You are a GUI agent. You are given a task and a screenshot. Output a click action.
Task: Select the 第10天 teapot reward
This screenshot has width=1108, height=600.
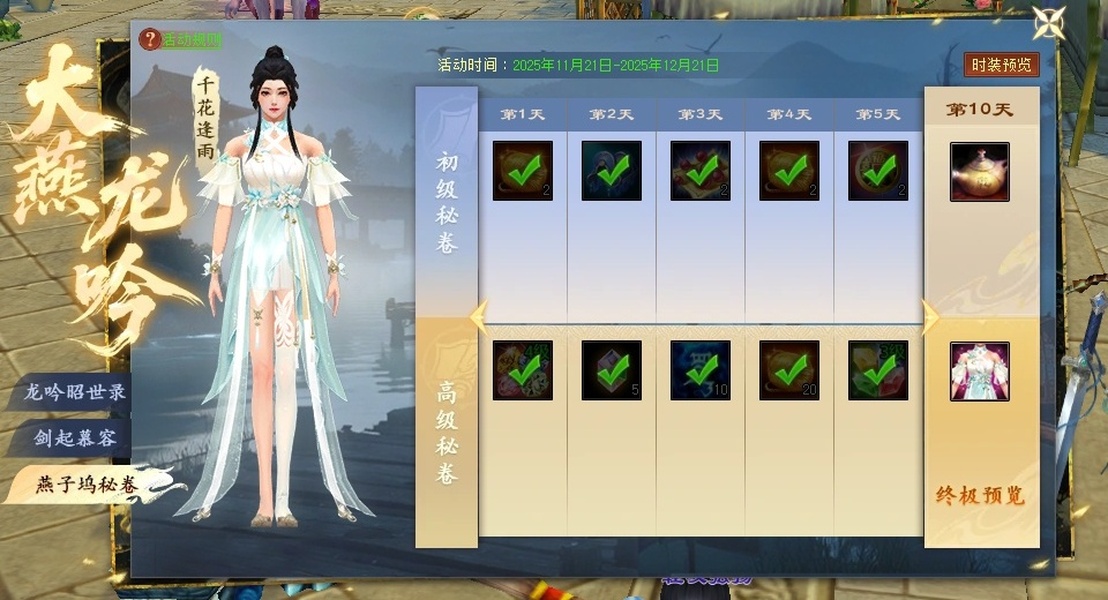979,172
